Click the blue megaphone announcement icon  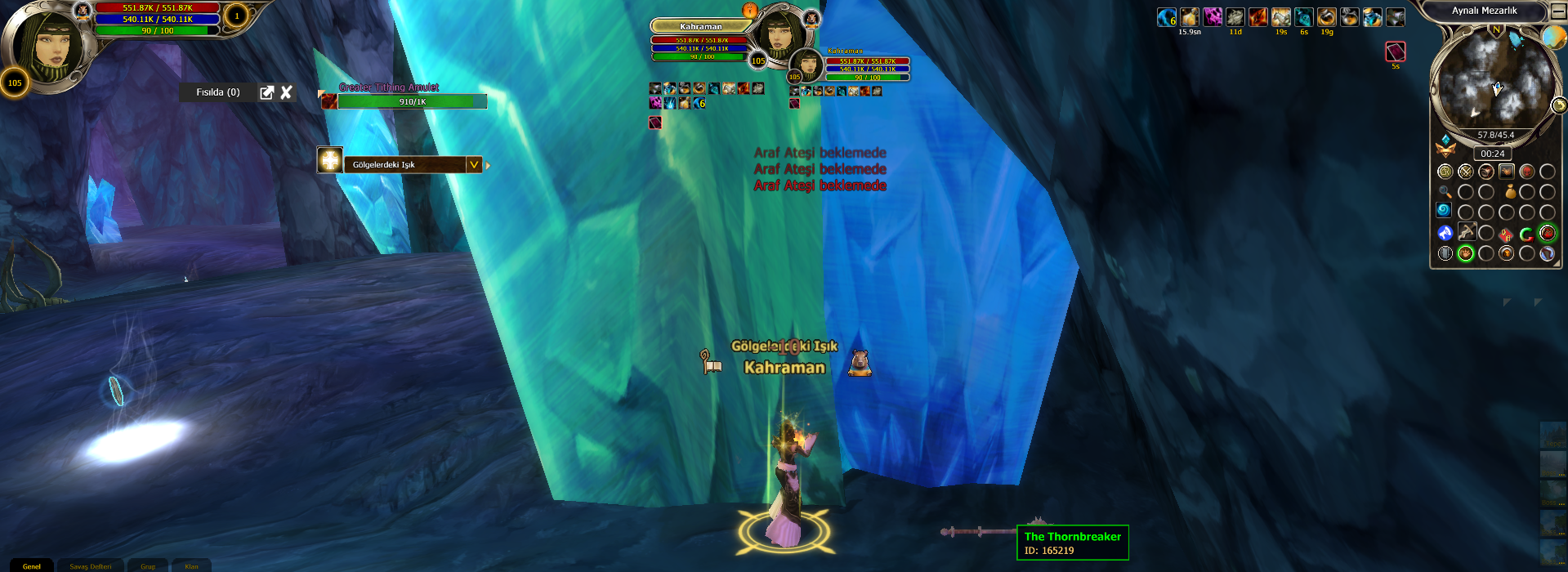click(1445, 233)
